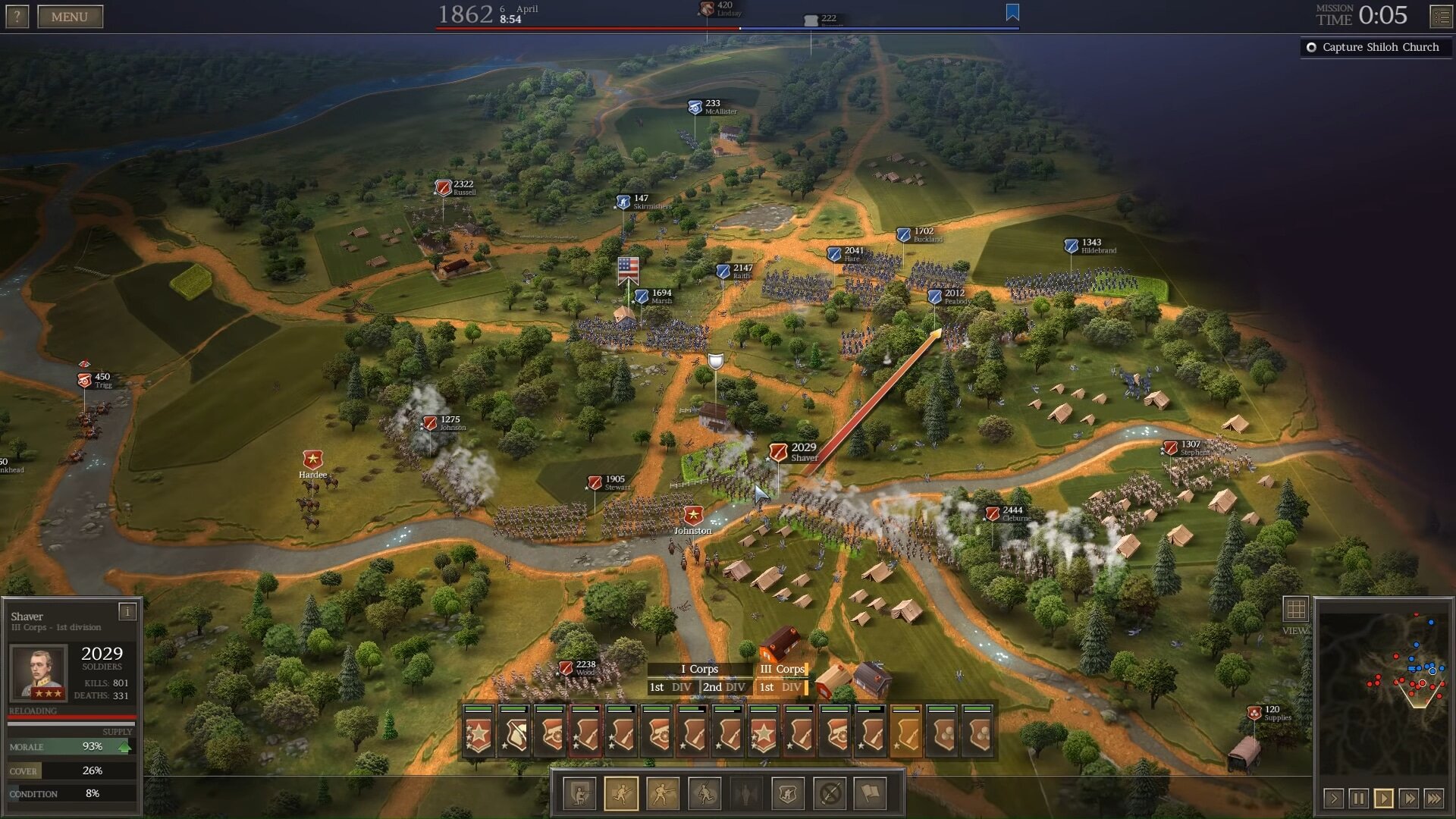Open the help question mark icon top-left

pyautogui.click(x=16, y=16)
